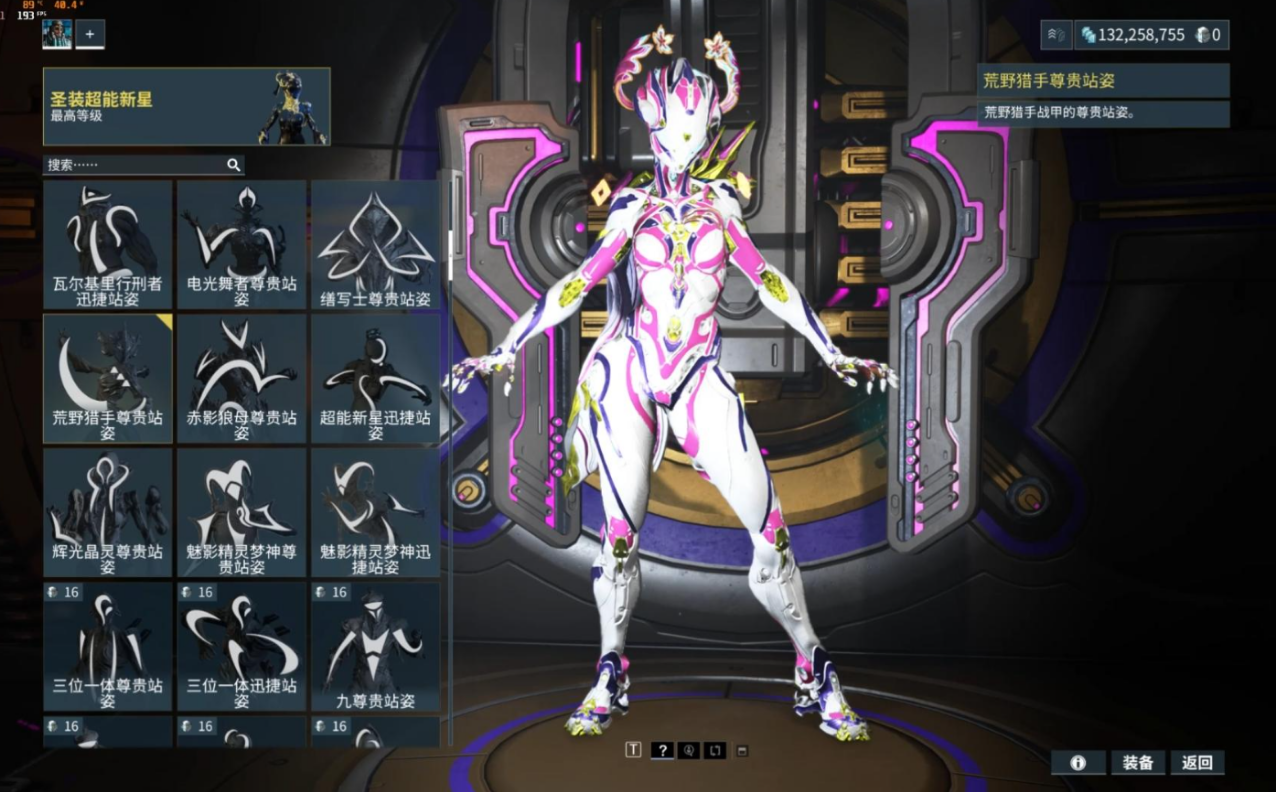Pick the 辉光晶灵尊贵站姿 animation
Image resolution: width=1276 pixels, height=792 pixels.
107,512
